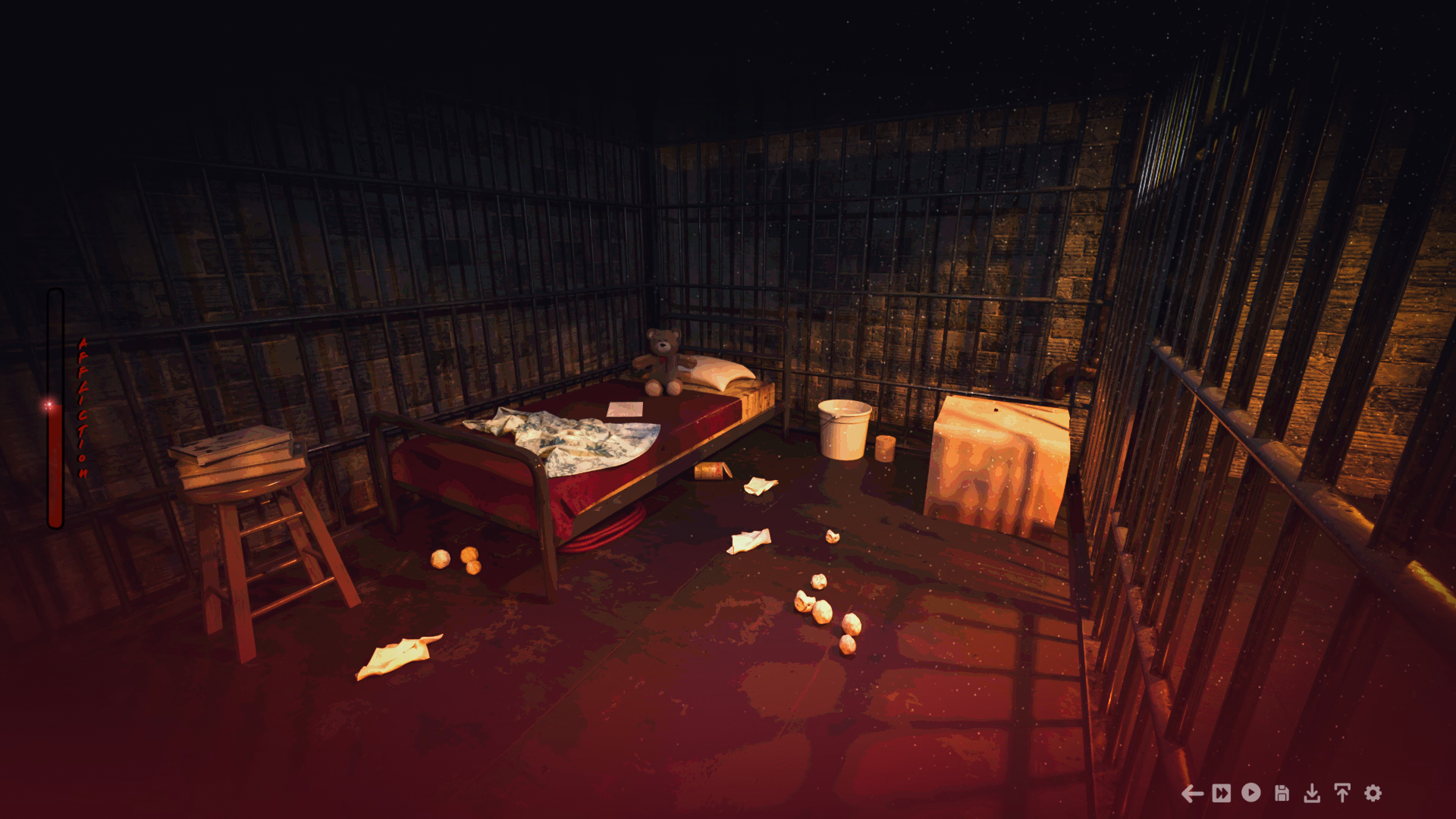Open settings with the gear icon
Viewport: 1456px width, 819px height.
(x=1373, y=793)
